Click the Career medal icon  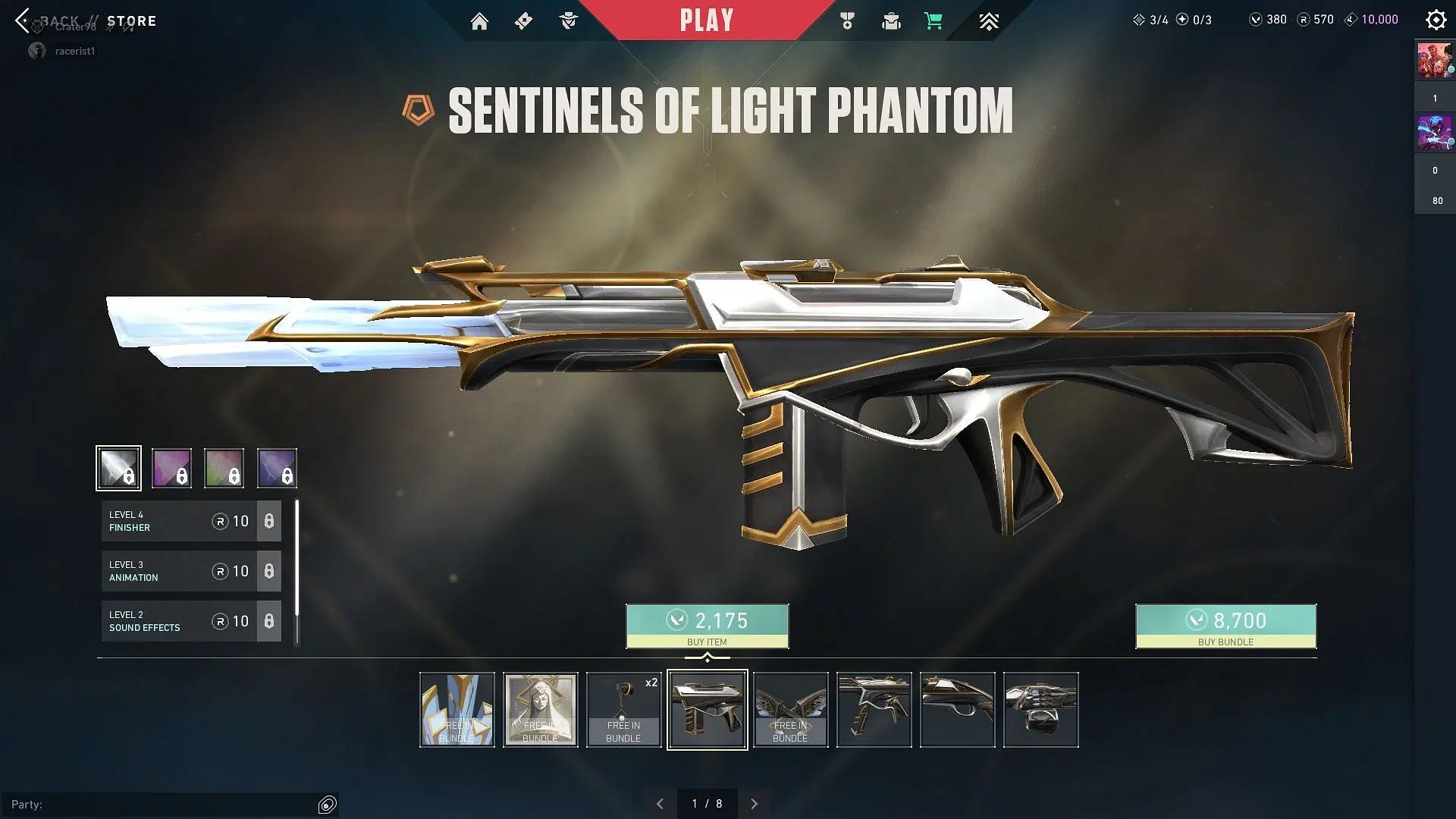847,20
